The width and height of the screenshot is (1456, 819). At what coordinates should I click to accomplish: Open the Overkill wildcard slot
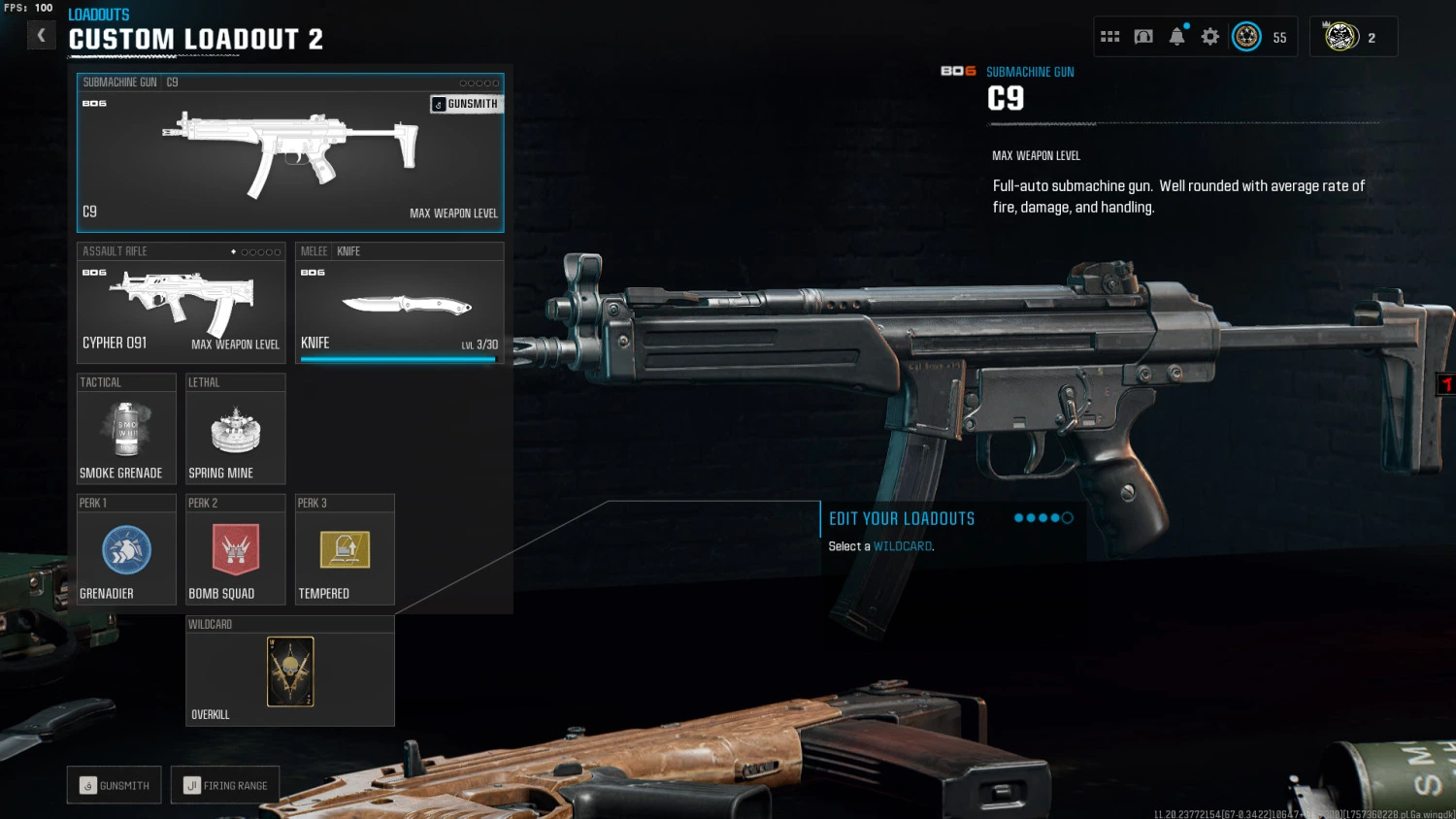point(289,672)
